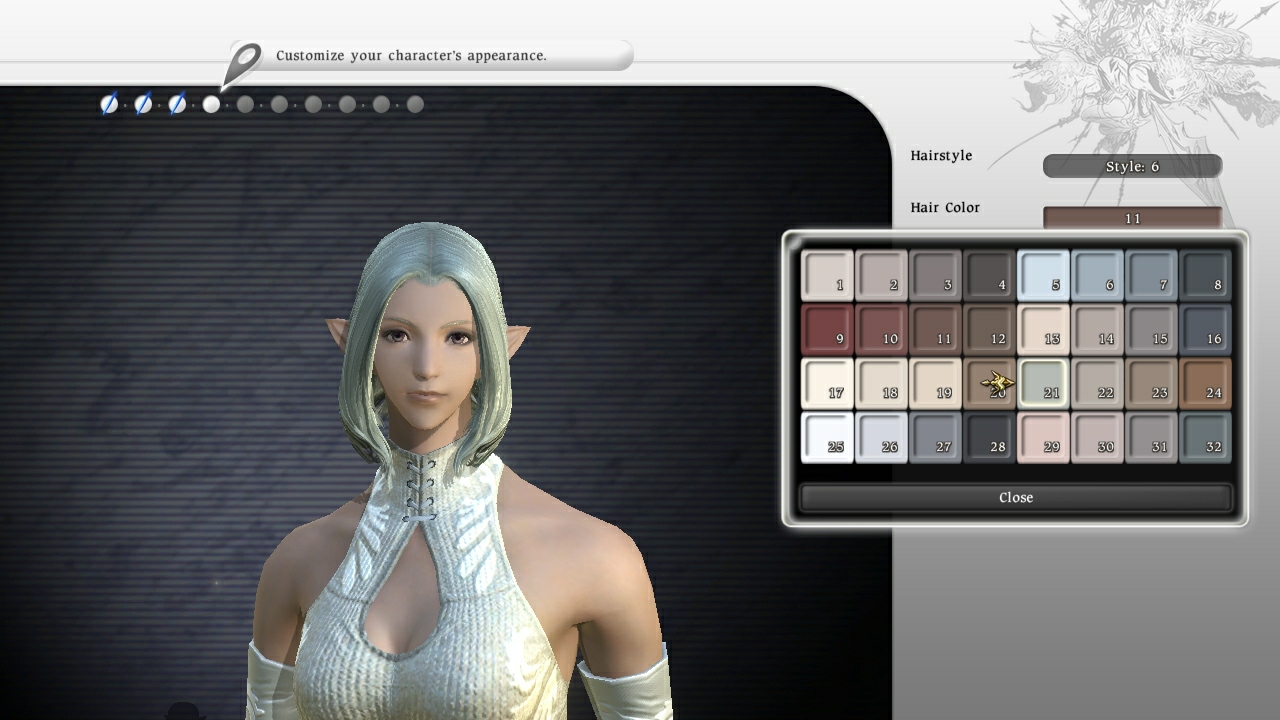Click the seventh step indicator circle

[313, 104]
